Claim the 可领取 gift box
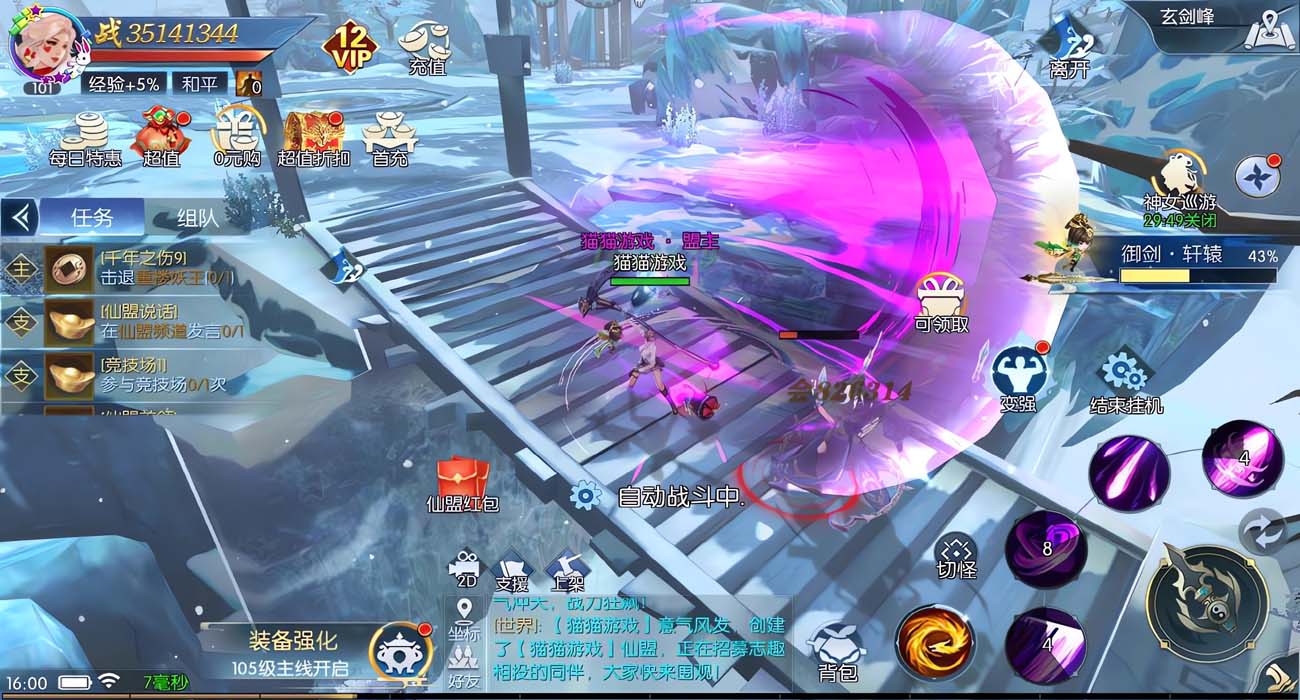Image resolution: width=1300 pixels, height=700 pixels. point(941,302)
